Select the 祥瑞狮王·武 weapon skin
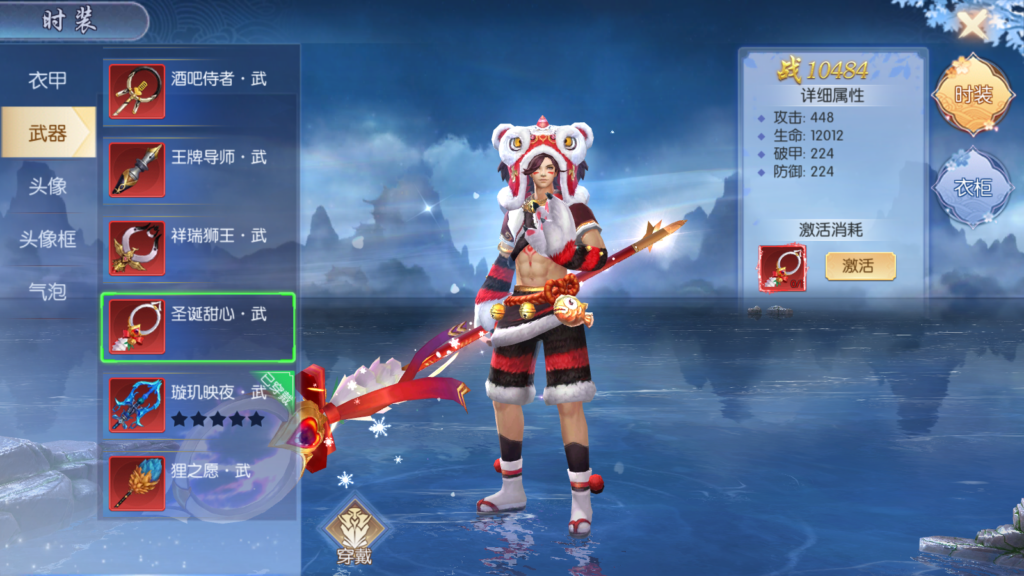The width and height of the screenshot is (1024, 576). [x=199, y=248]
